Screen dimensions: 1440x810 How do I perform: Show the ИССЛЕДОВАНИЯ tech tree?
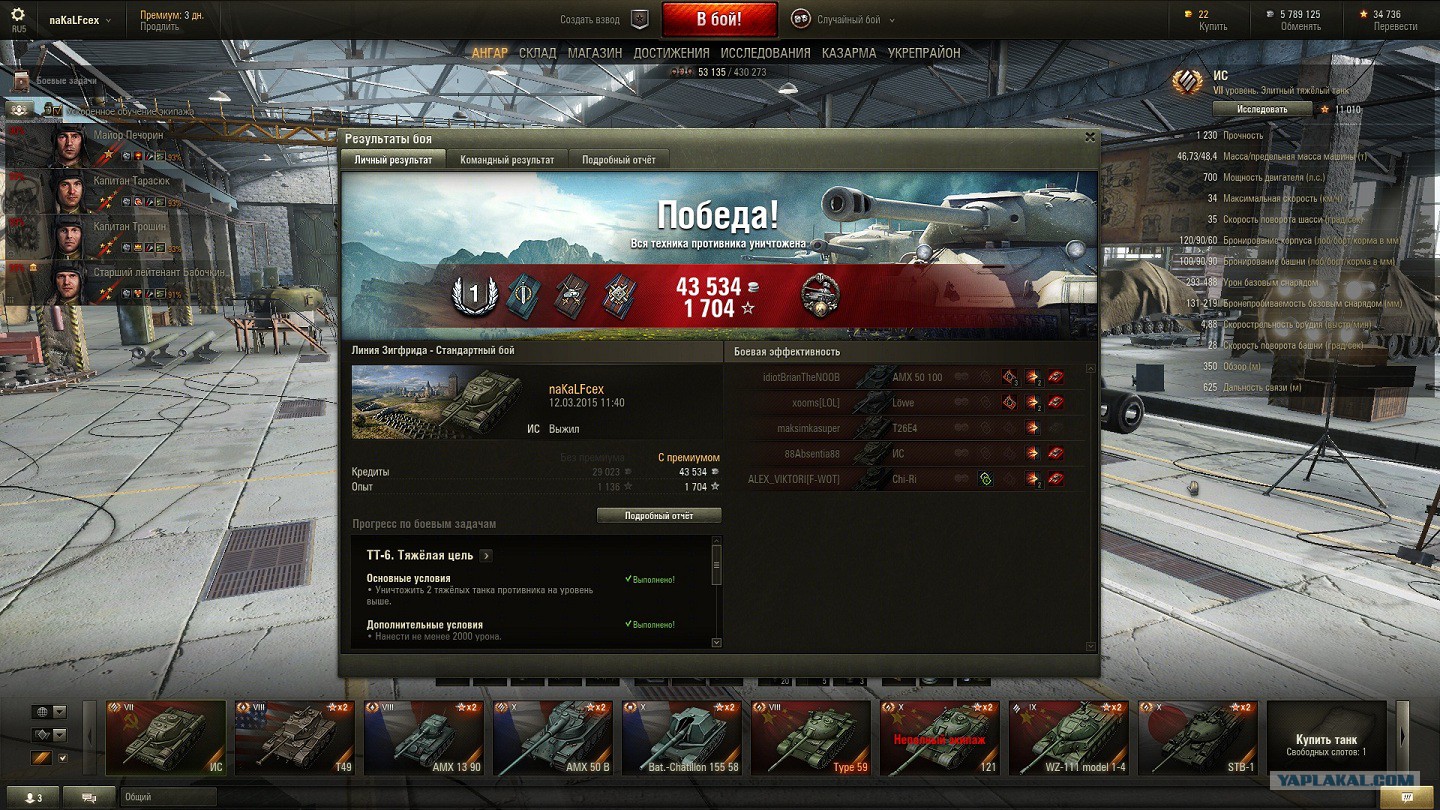tap(765, 53)
